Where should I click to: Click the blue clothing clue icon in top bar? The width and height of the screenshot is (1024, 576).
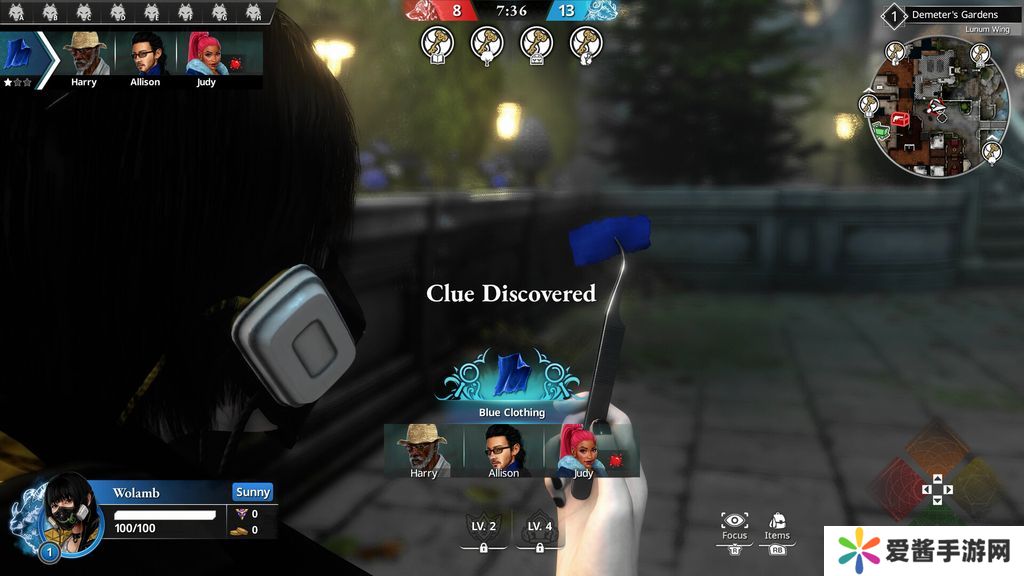(19, 55)
